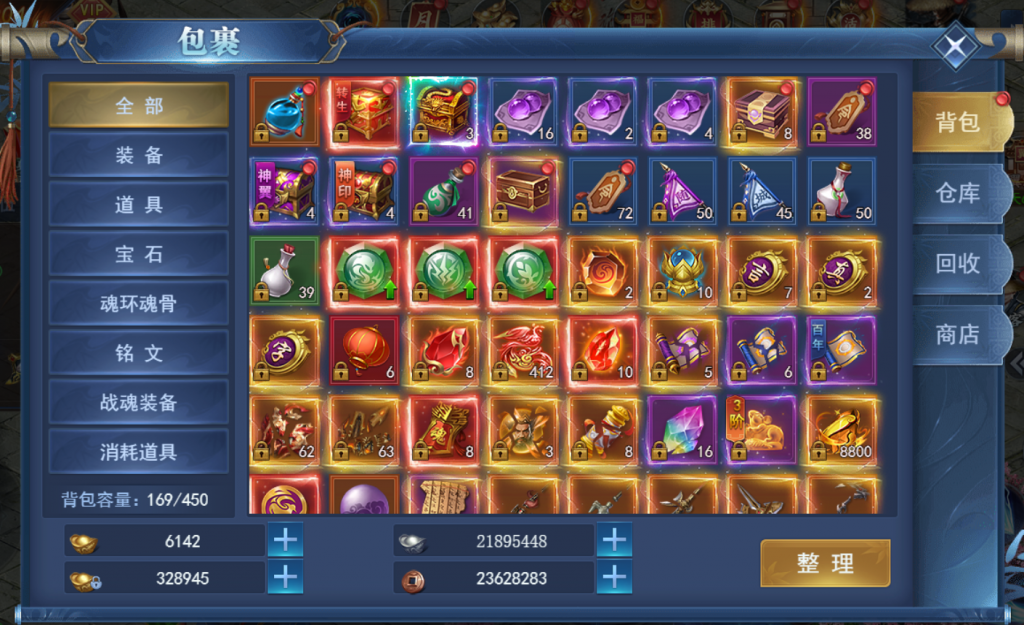
Task: Go to the 商店 tab
Action: 957,335
